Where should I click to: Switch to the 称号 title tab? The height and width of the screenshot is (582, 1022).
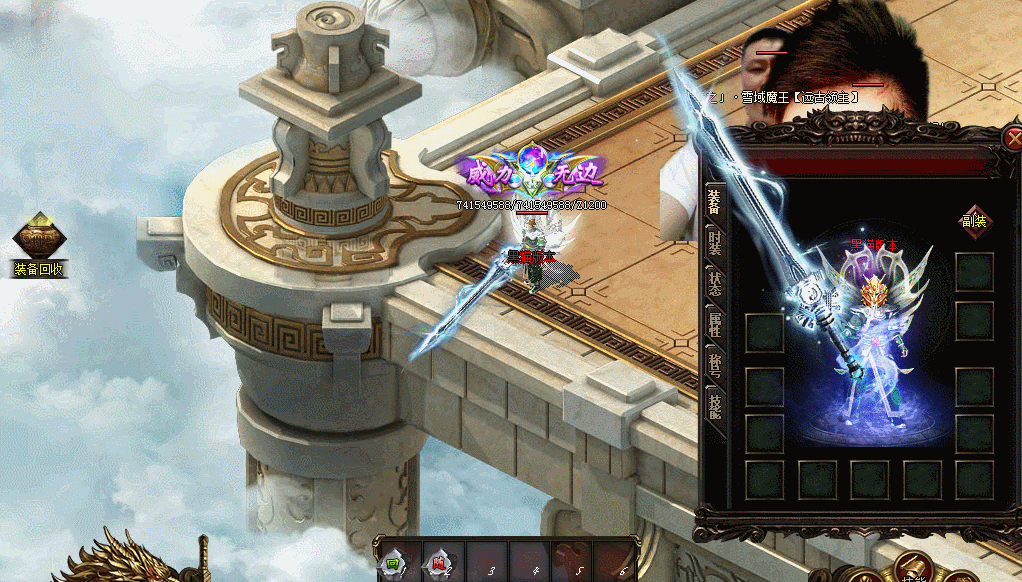click(714, 367)
